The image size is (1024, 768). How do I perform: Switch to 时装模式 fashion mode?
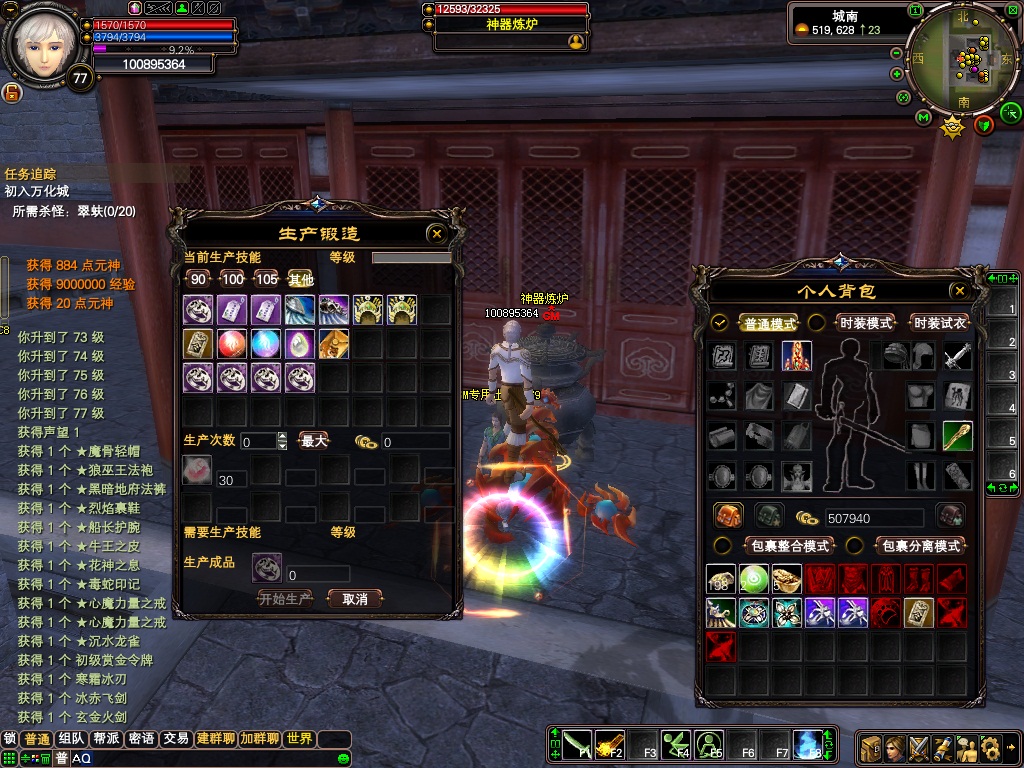coord(866,323)
